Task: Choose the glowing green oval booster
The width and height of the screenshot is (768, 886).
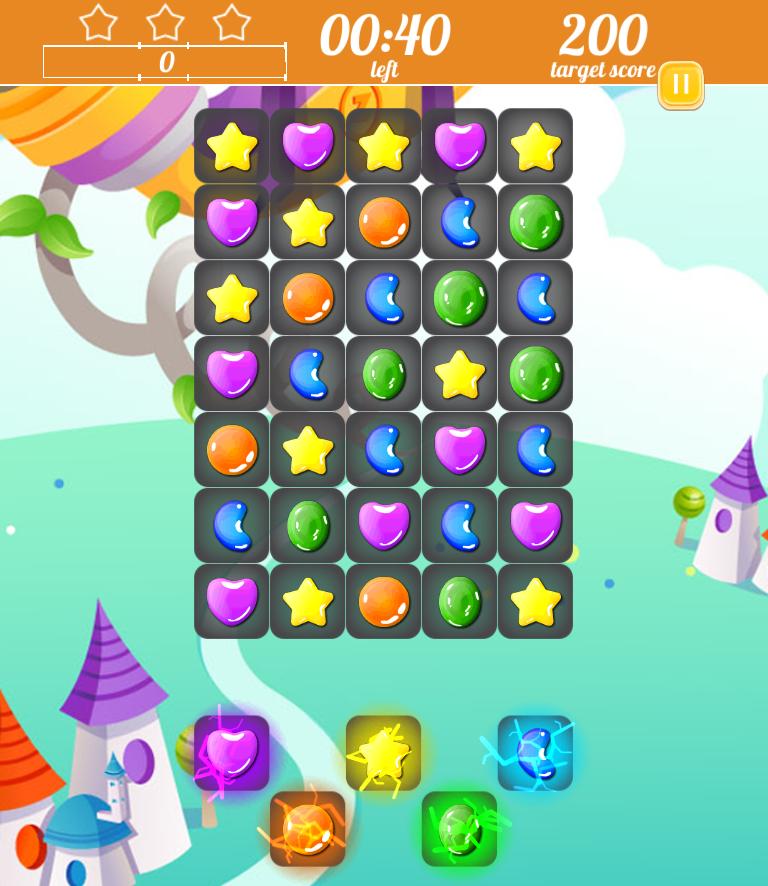Action: coord(459,829)
